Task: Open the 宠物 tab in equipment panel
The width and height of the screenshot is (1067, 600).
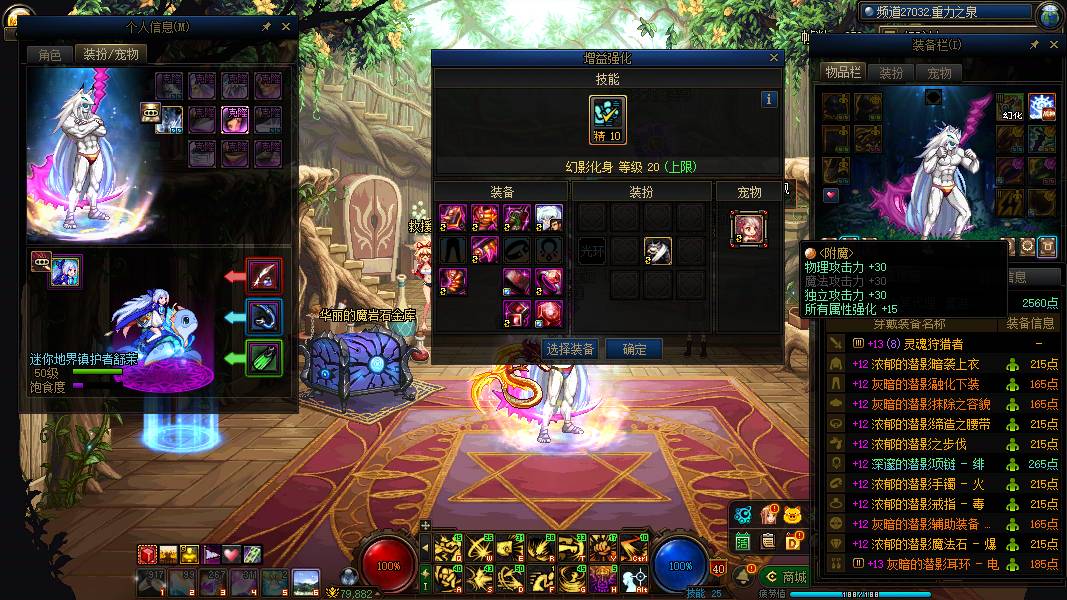Action: 939,73
